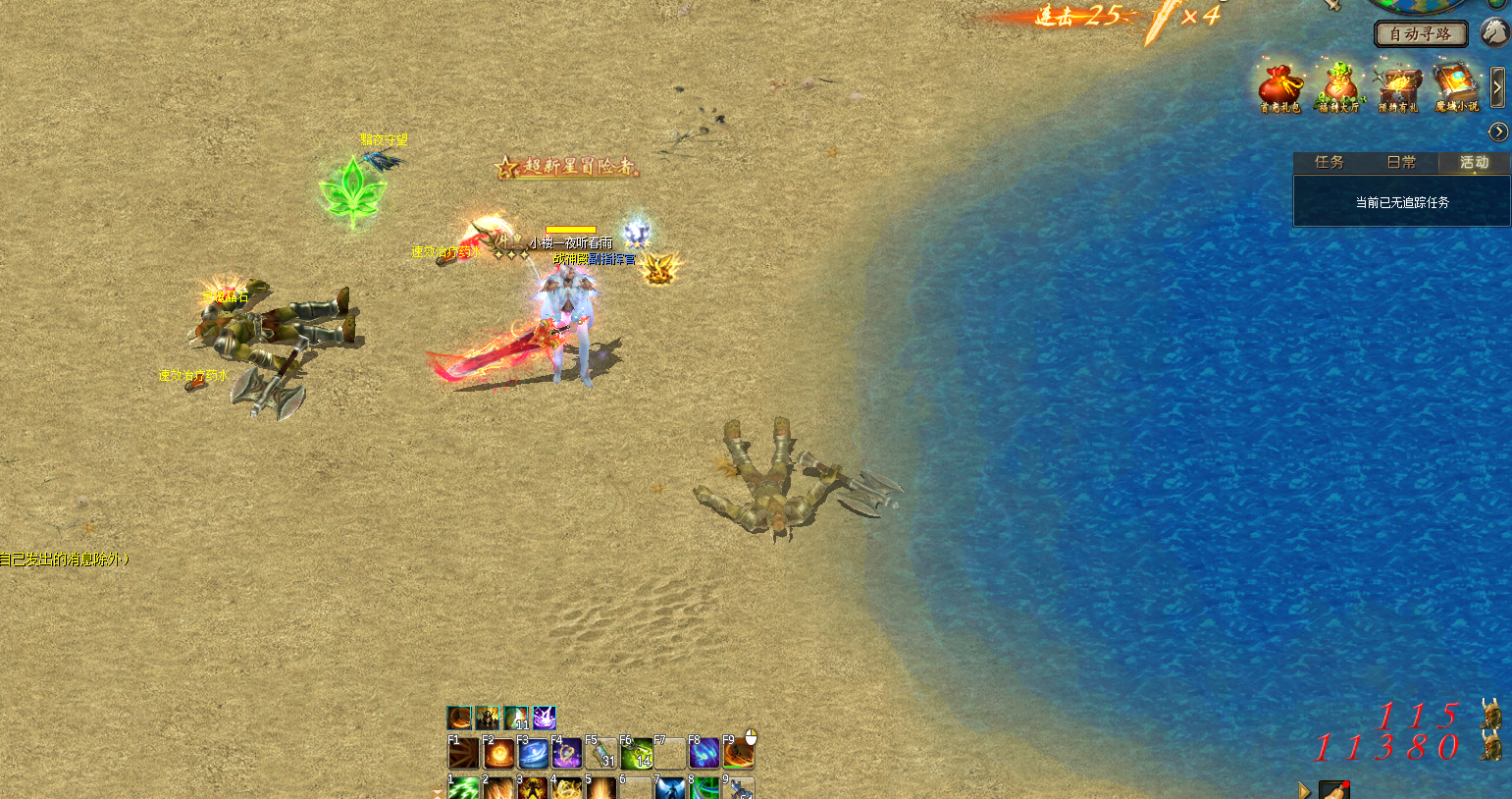The height and width of the screenshot is (799, 1512).
Task: Activate the F8 blue swirl skill
Action: coord(704,754)
